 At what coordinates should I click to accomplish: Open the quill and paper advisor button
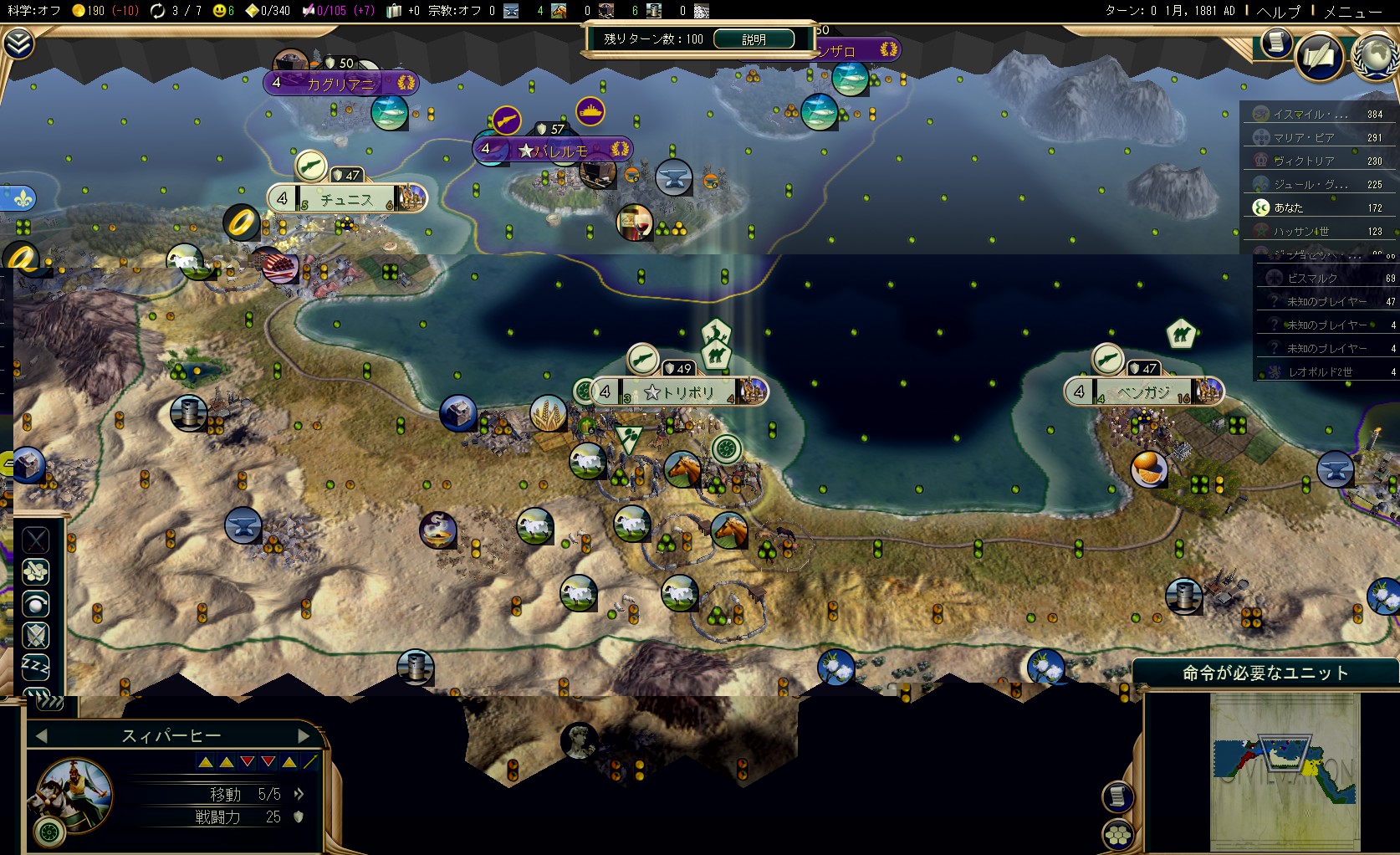tap(1319, 57)
